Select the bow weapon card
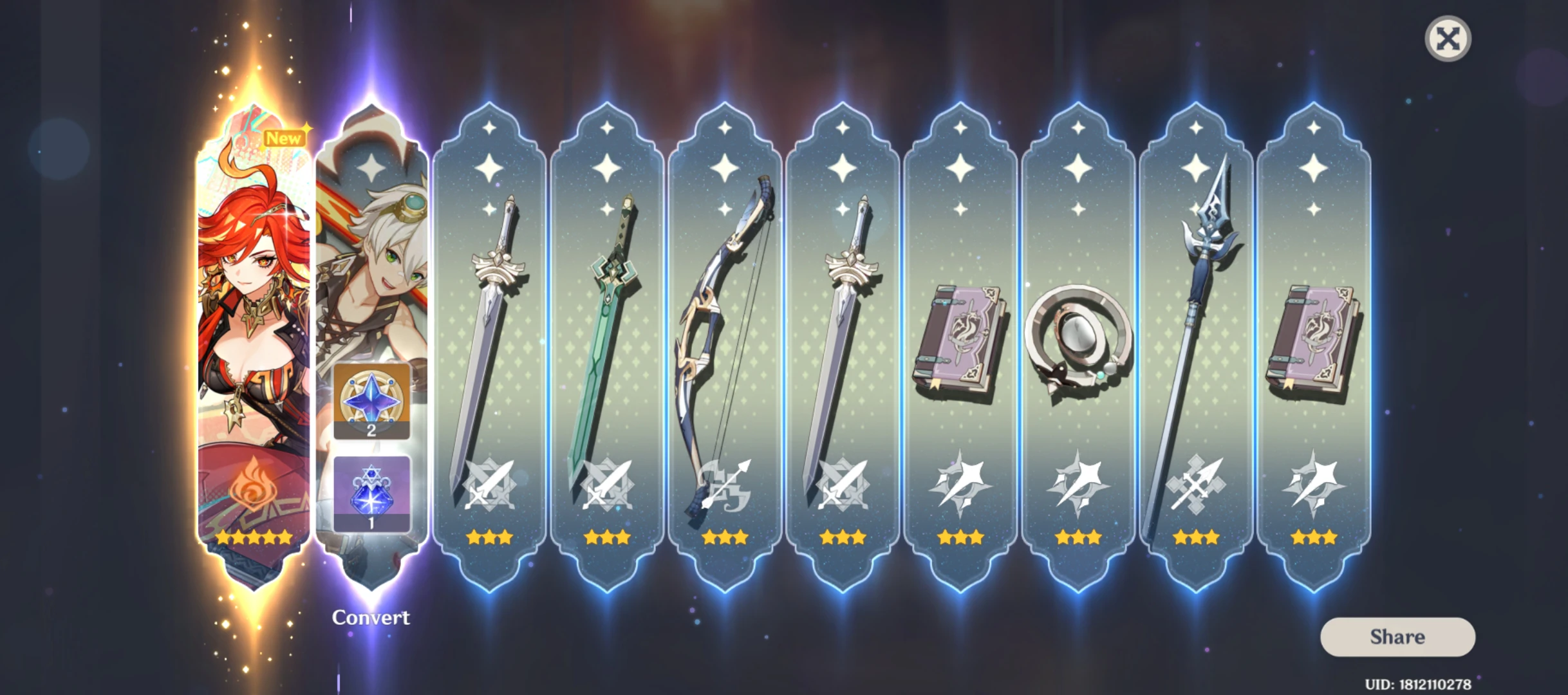 [723, 322]
